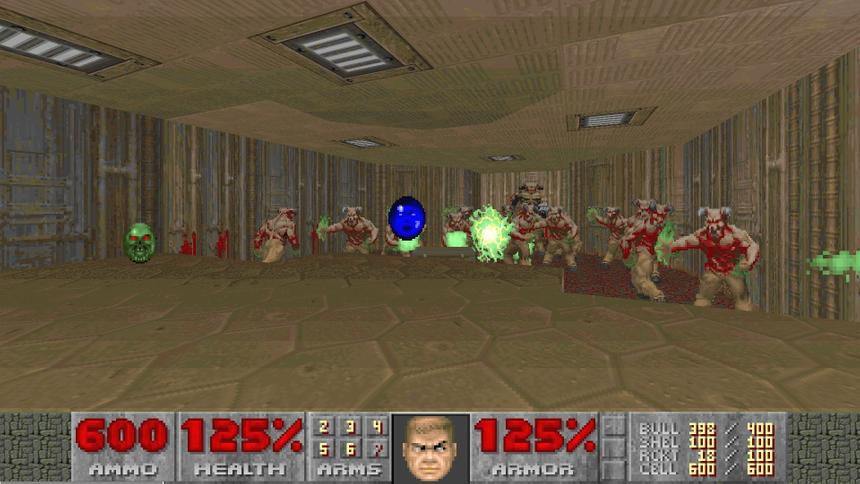
Task: Switch to weapon slot 4
Action: coord(375,428)
